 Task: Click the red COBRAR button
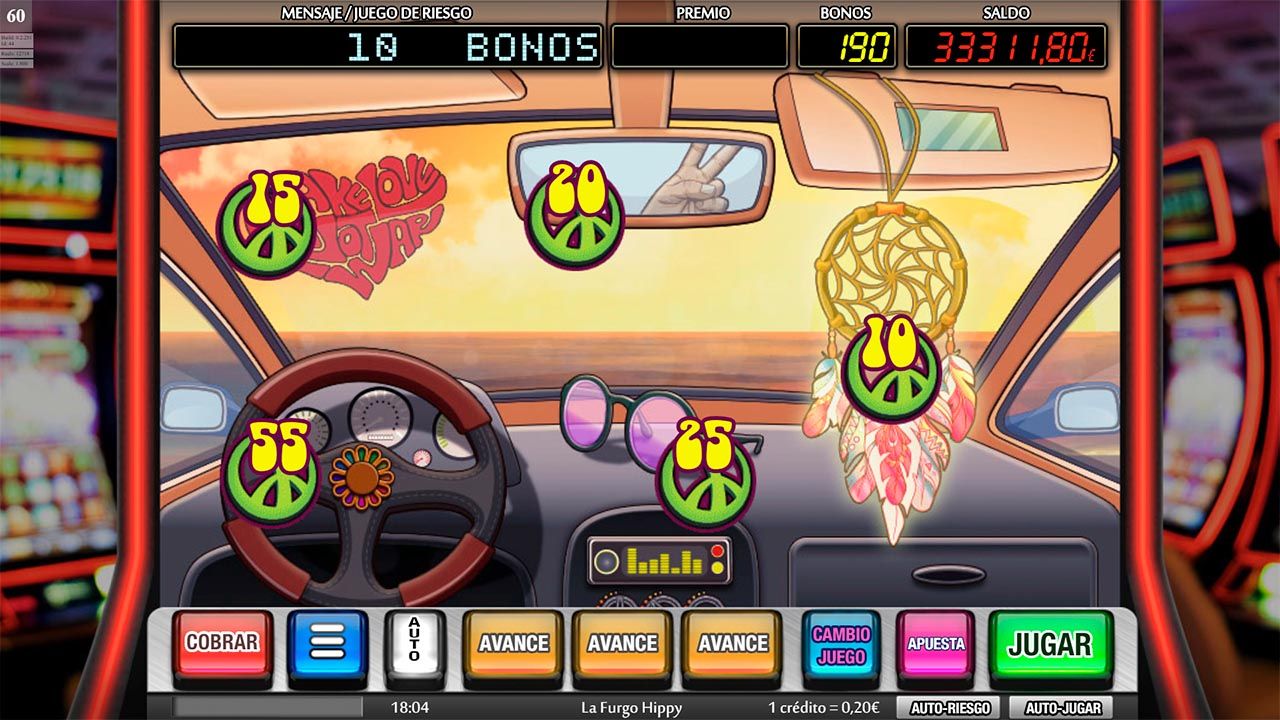click(x=222, y=643)
